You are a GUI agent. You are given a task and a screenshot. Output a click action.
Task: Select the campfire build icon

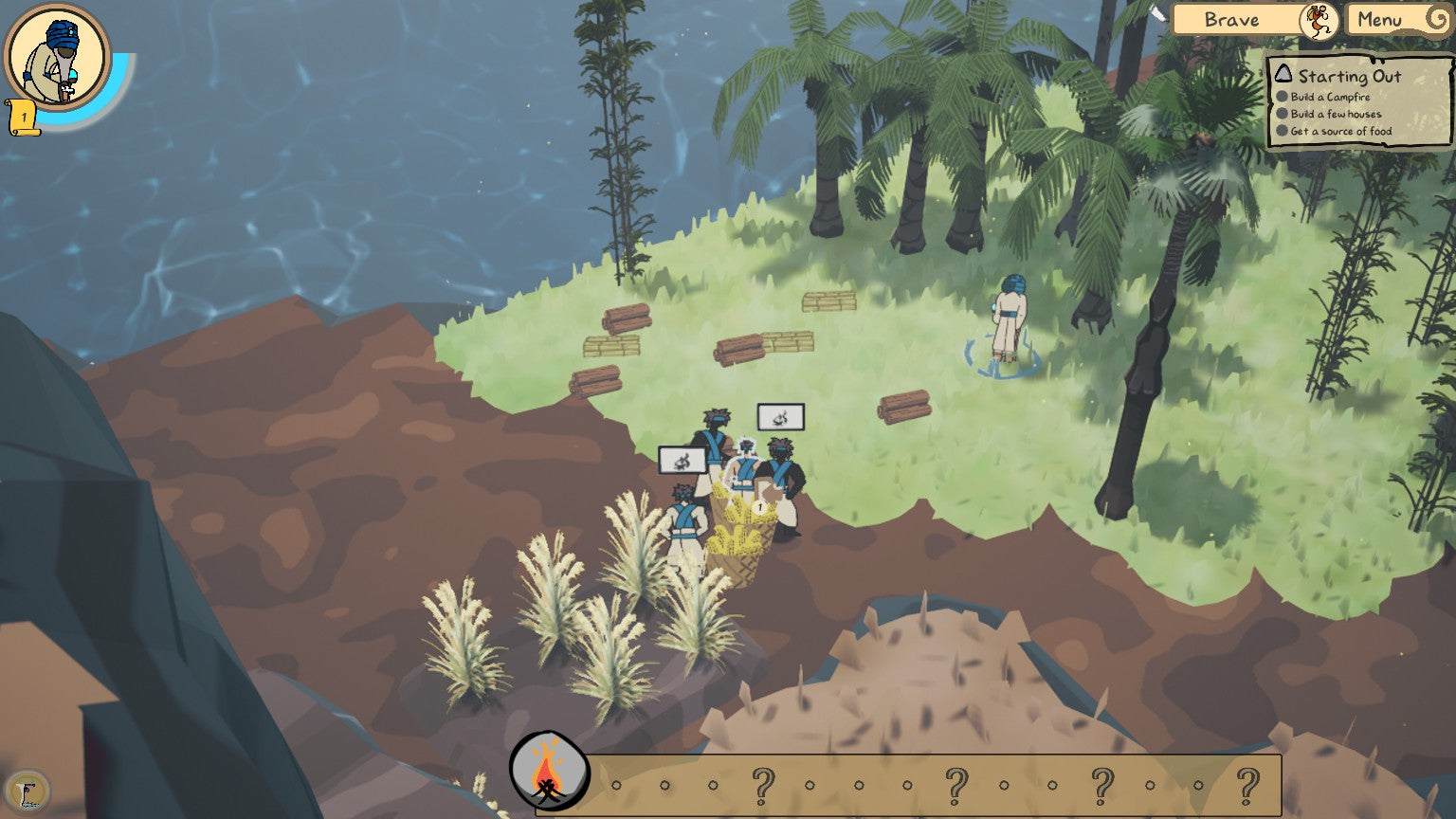tap(549, 771)
